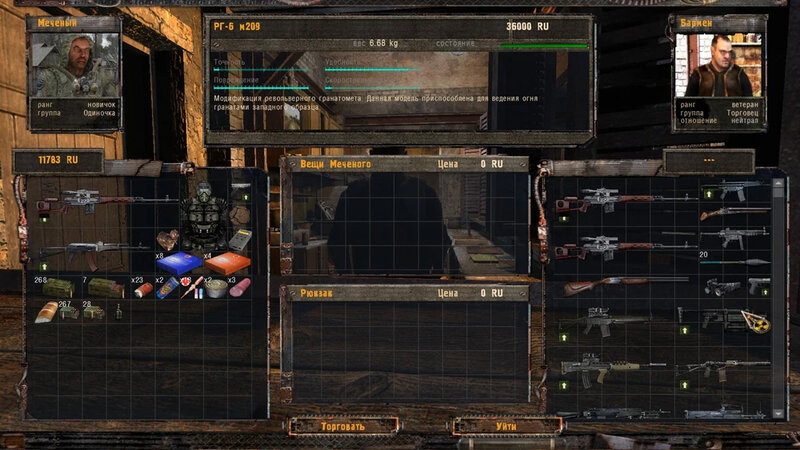Image resolution: width=800 pixels, height=450 pixels.
Task: Leave the trade using the Уйти button
Action: coord(506,426)
